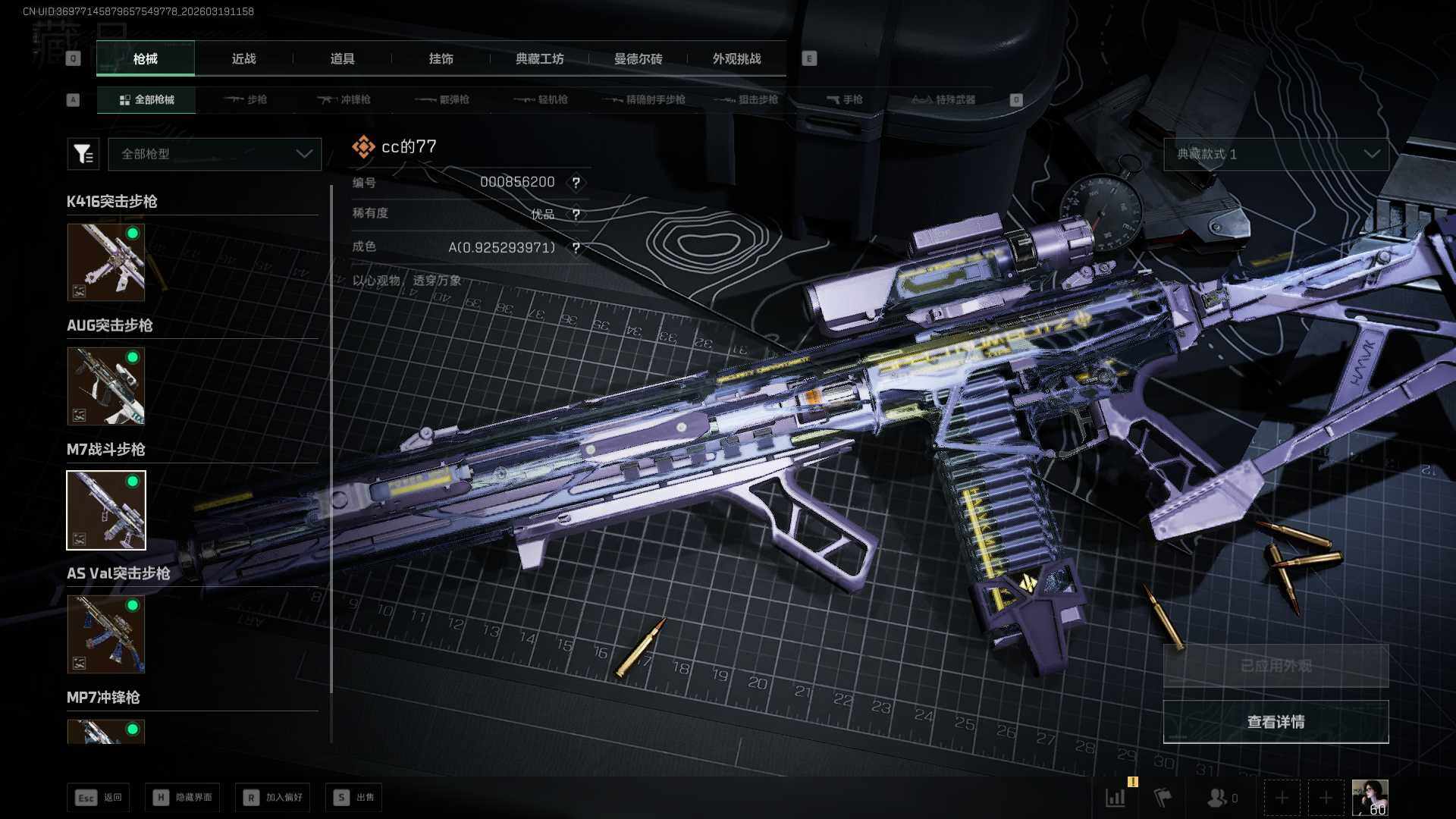1456x819 pixels.
Task: Switch to the 近战 melee tab
Action: click(x=243, y=59)
